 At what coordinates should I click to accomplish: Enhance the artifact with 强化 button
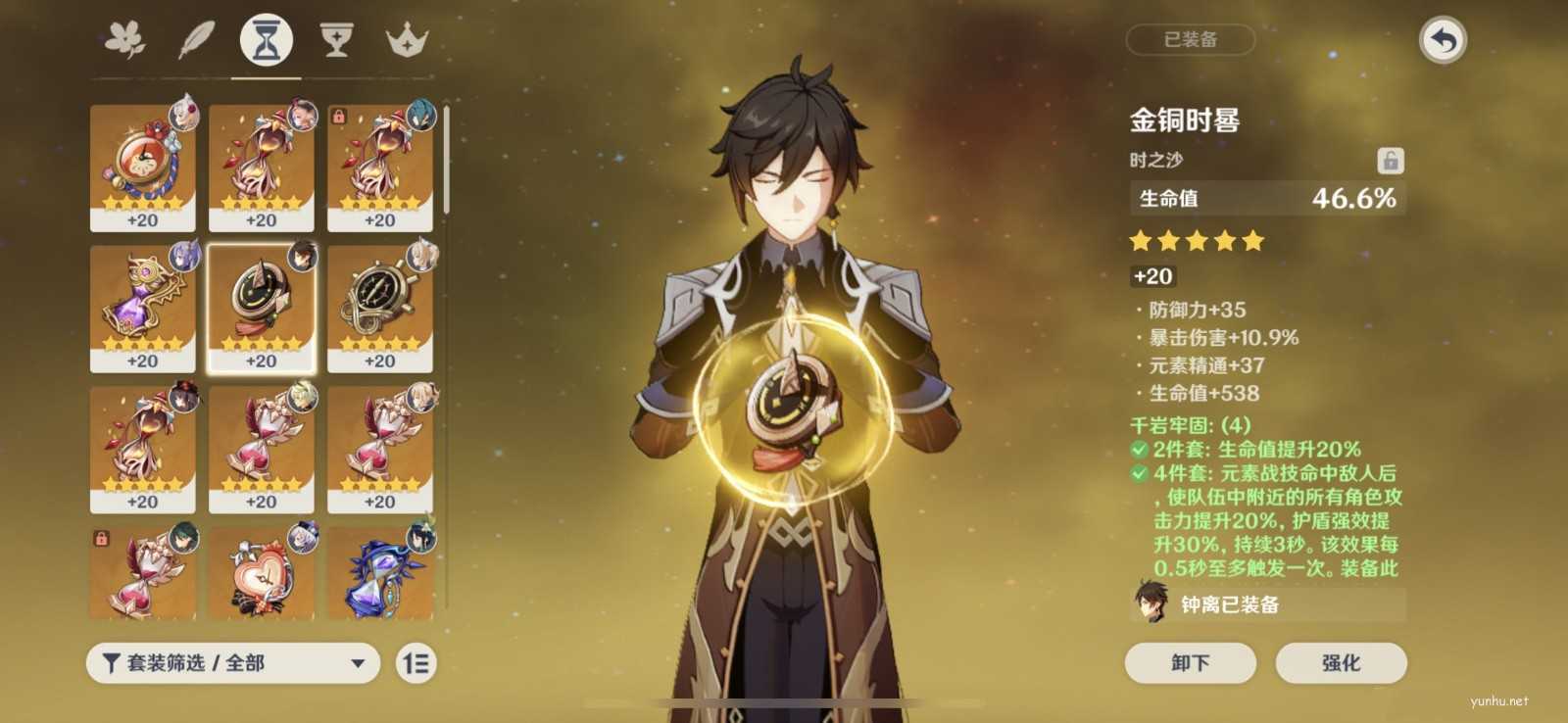(x=1341, y=663)
